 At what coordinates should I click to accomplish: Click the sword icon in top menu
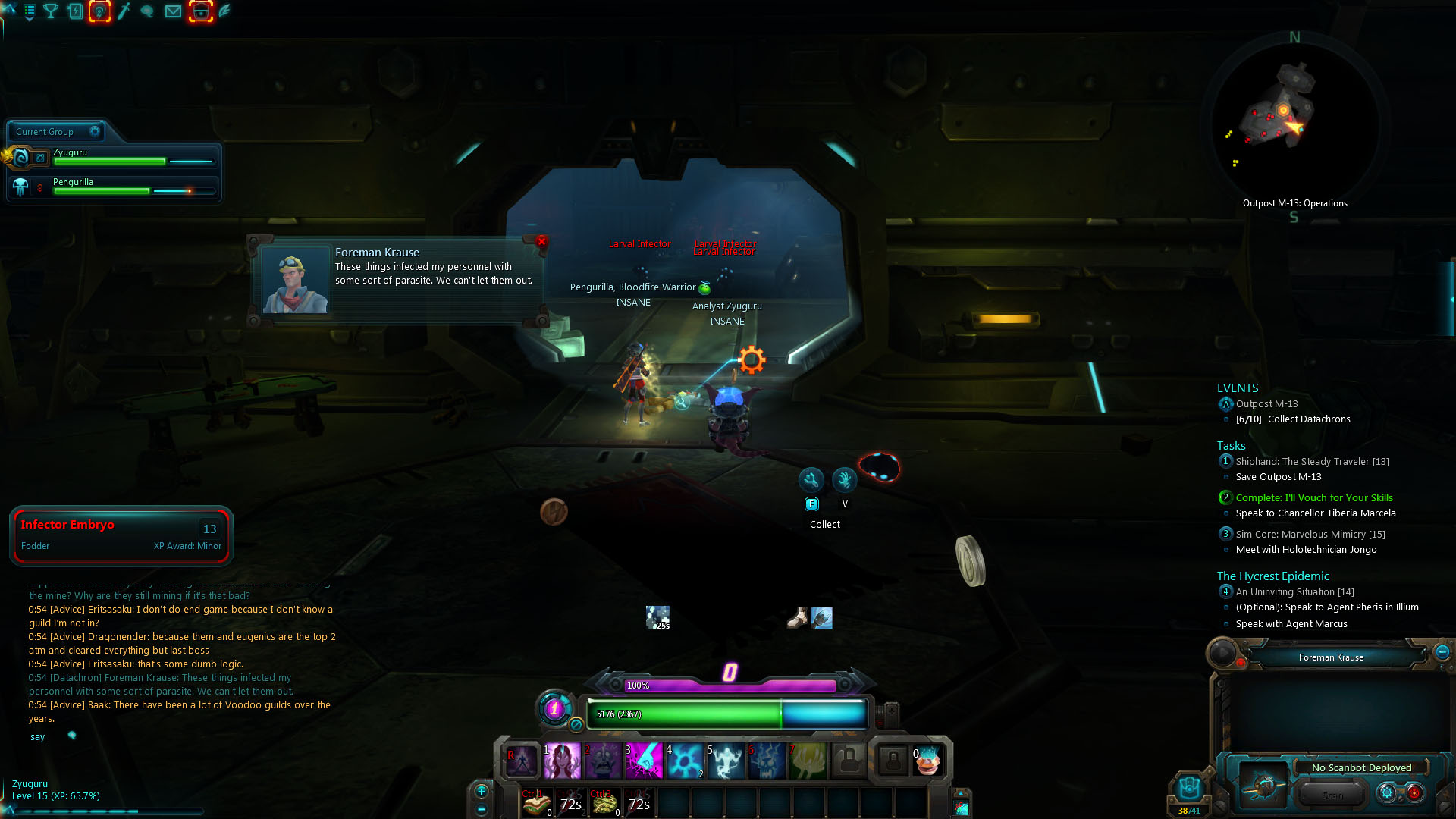pos(124,11)
